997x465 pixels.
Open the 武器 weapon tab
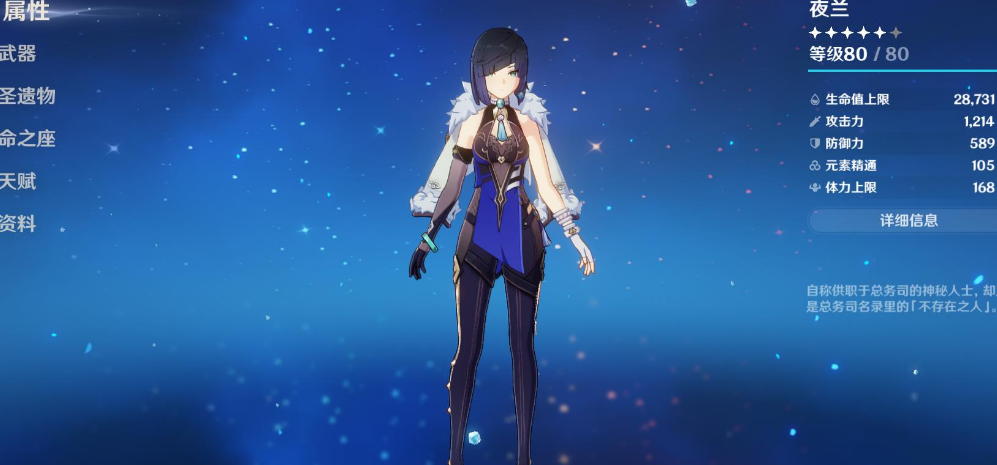19,54
